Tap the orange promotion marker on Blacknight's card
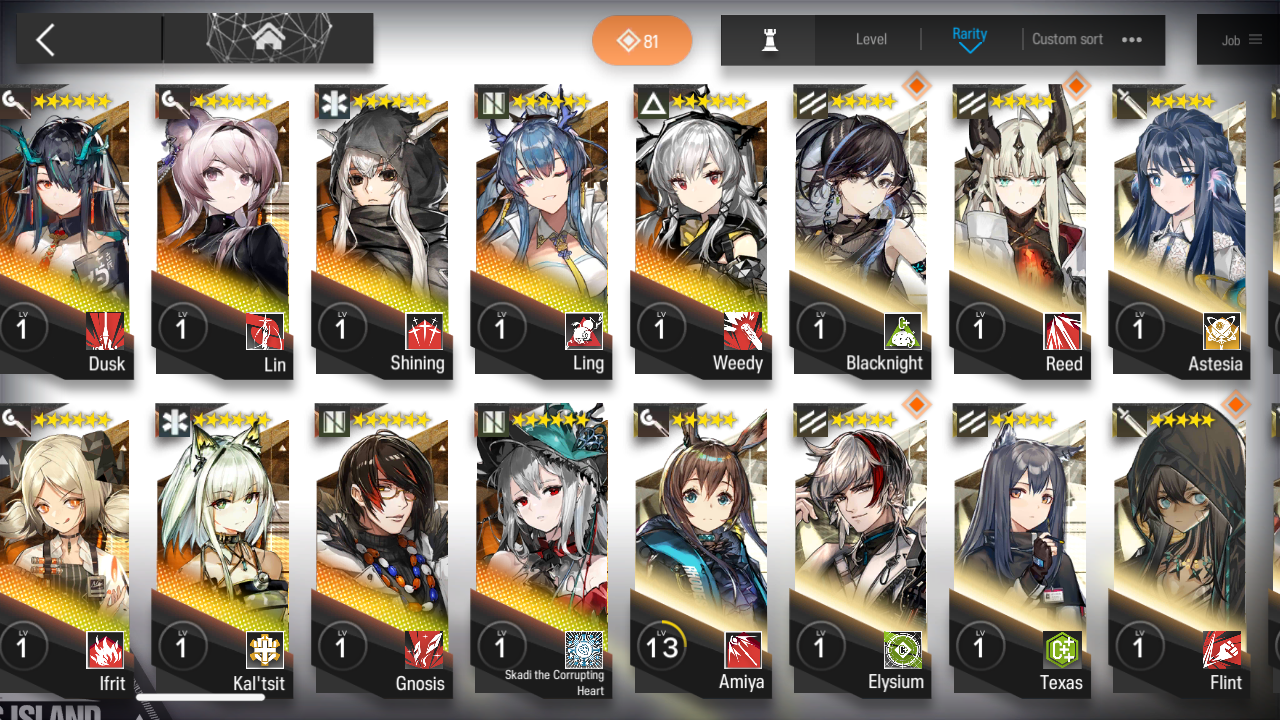Viewport: 1280px width, 720px height. coord(916,86)
